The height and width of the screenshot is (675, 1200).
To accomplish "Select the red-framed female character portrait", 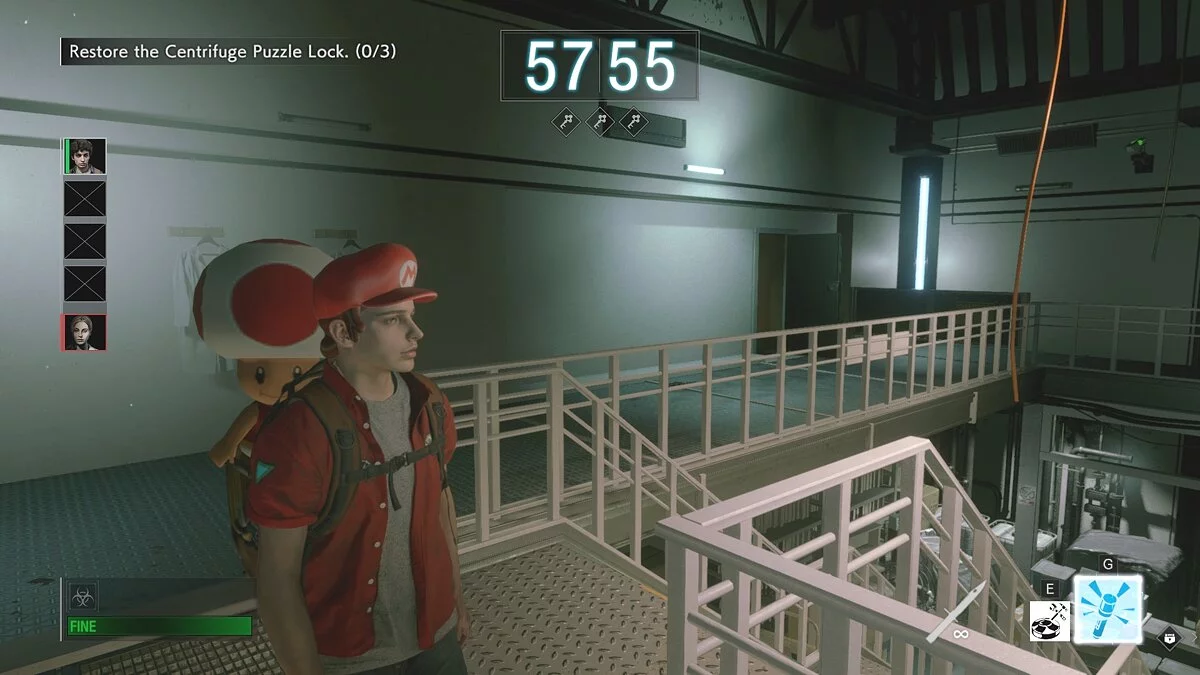I will (x=85, y=332).
